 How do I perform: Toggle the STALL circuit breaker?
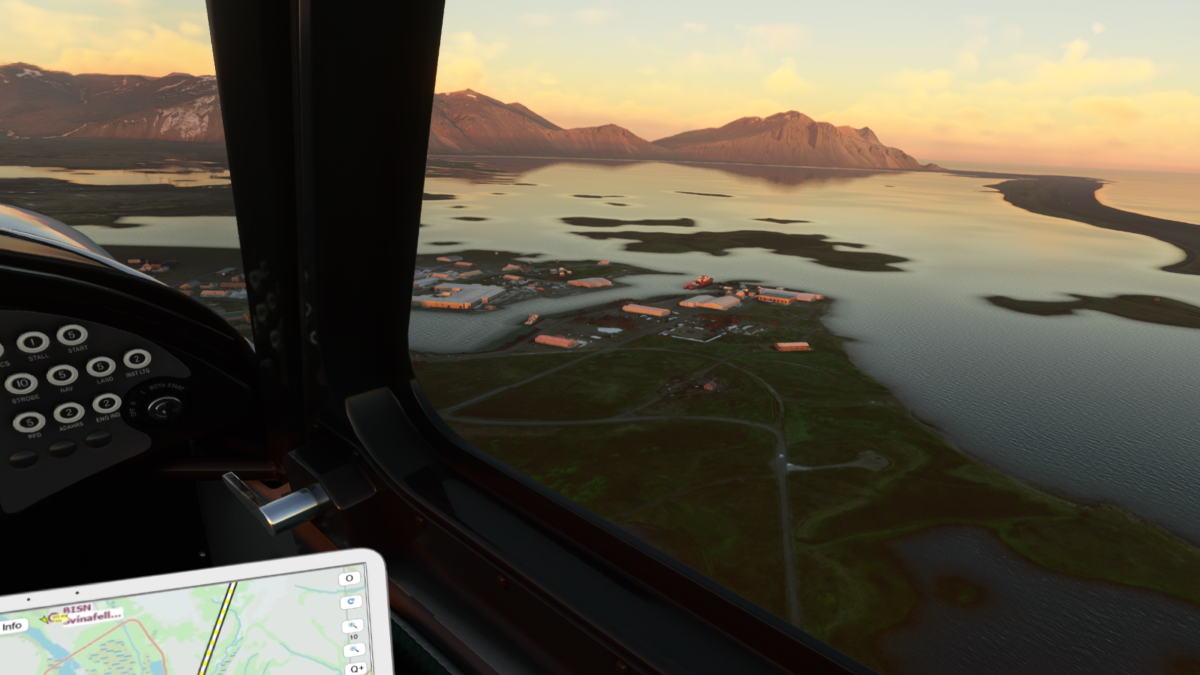coord(33,342)
